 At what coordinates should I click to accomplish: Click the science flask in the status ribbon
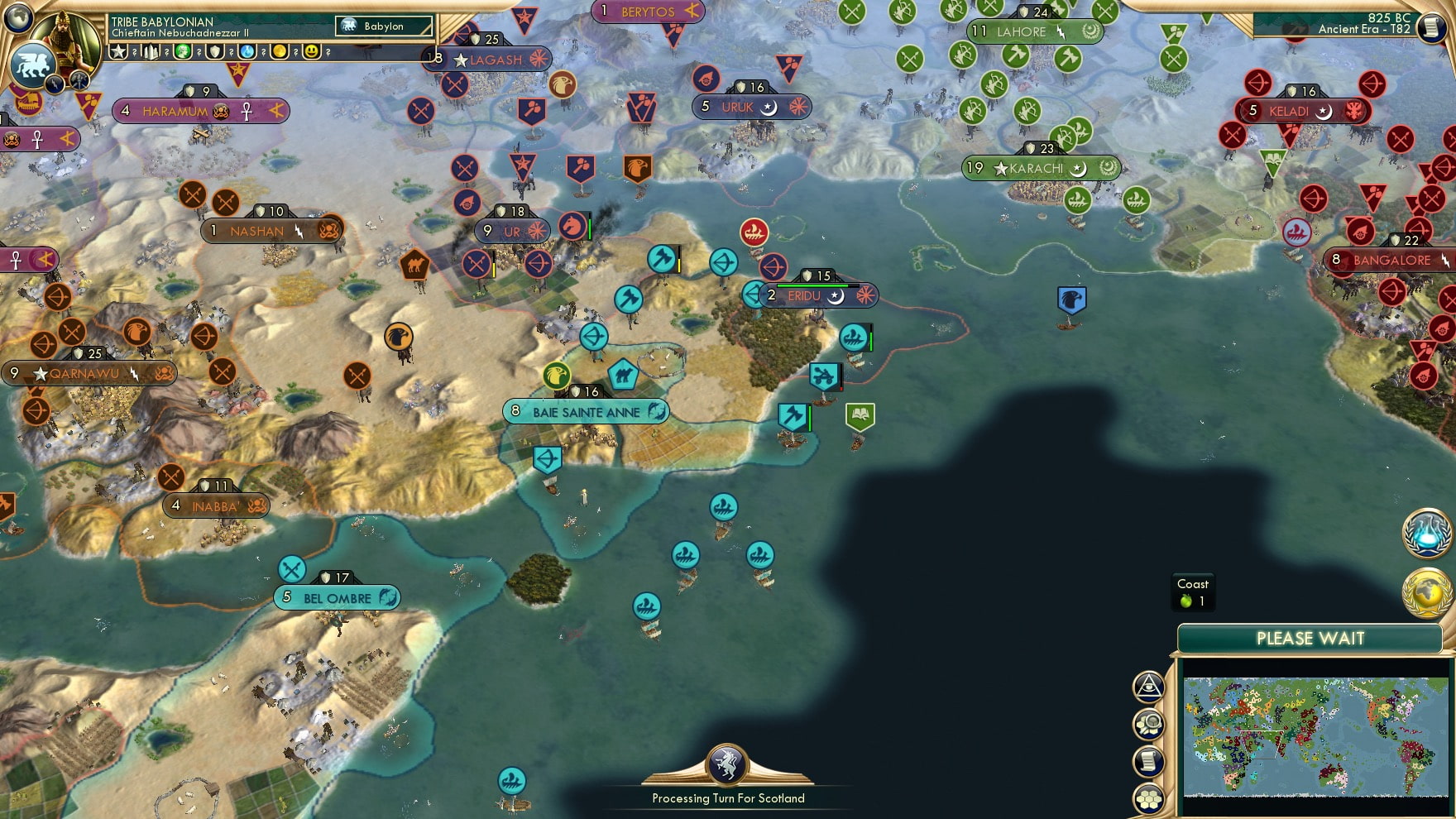[x=248, y=52]
